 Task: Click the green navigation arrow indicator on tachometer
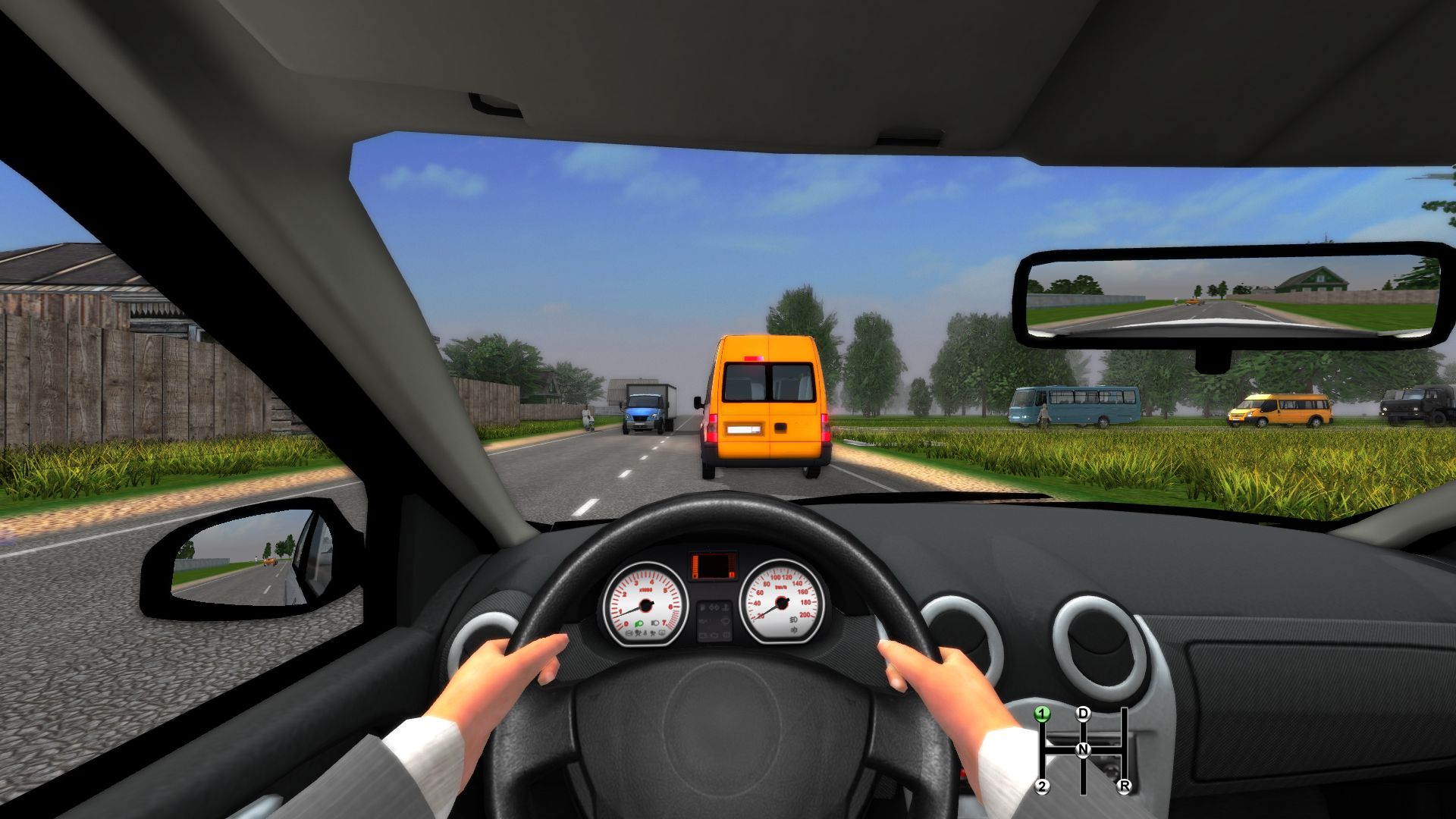(639, 624)
